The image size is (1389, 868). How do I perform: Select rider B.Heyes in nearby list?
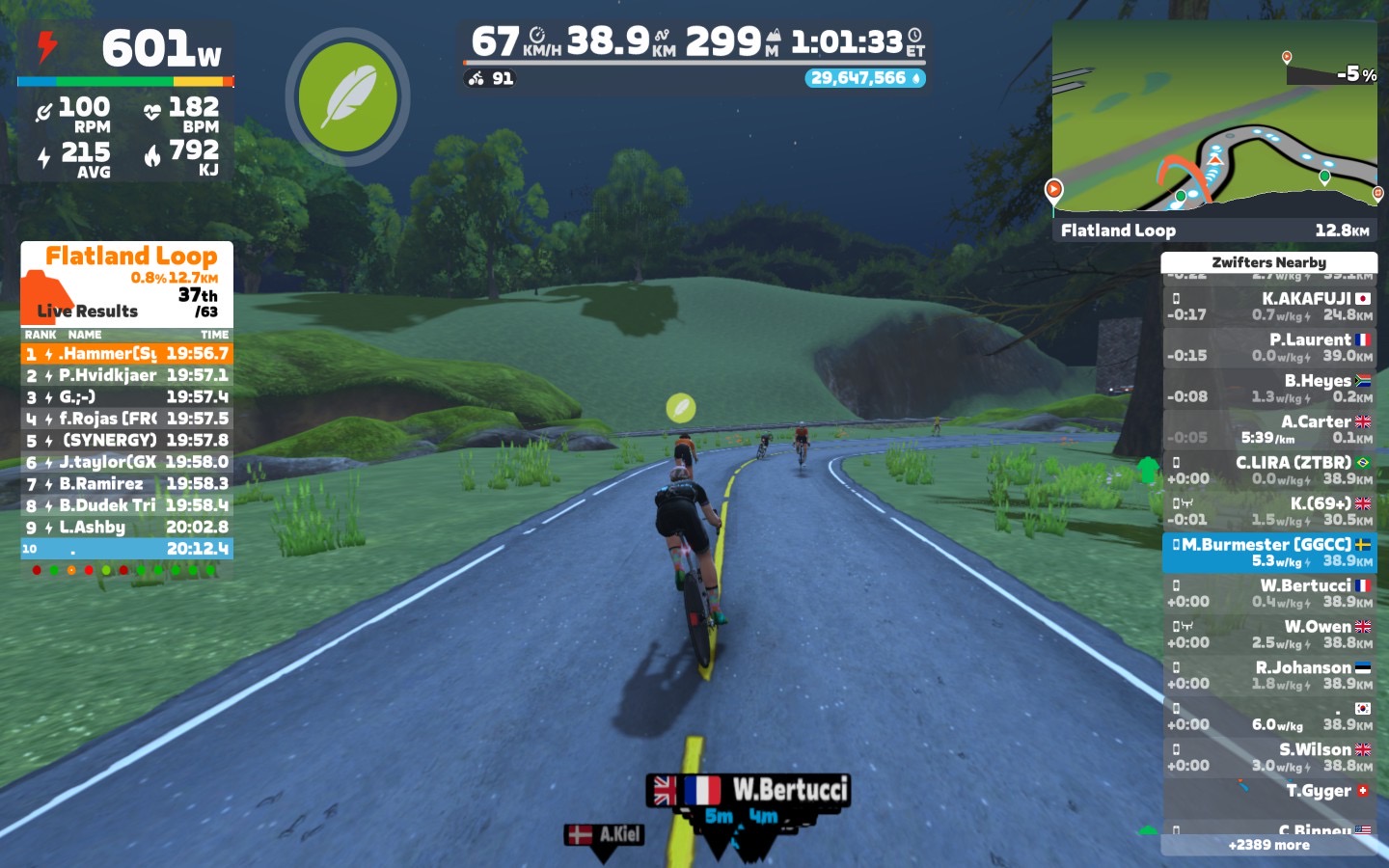click(1268, 389)
